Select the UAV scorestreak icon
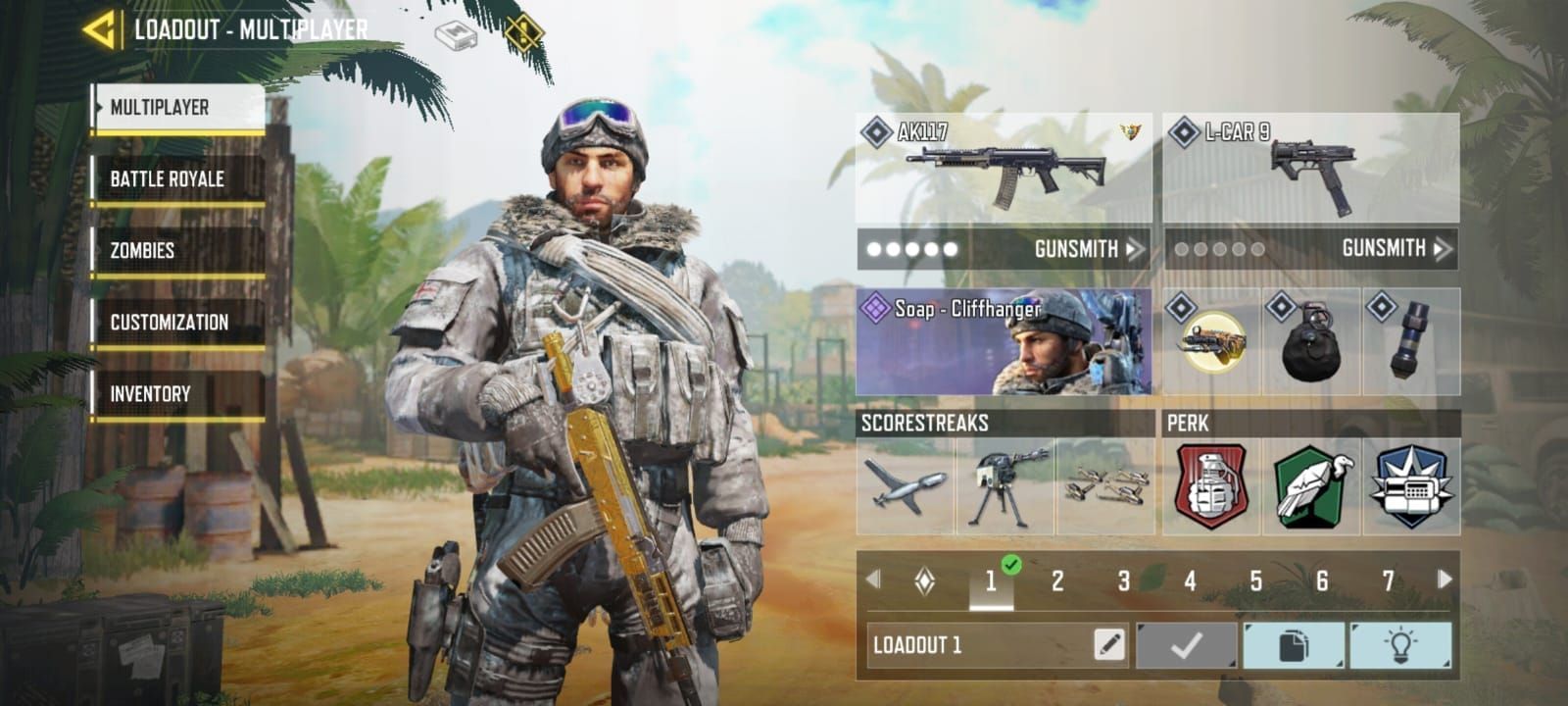Screen dimensions: 1568x706 904,485
